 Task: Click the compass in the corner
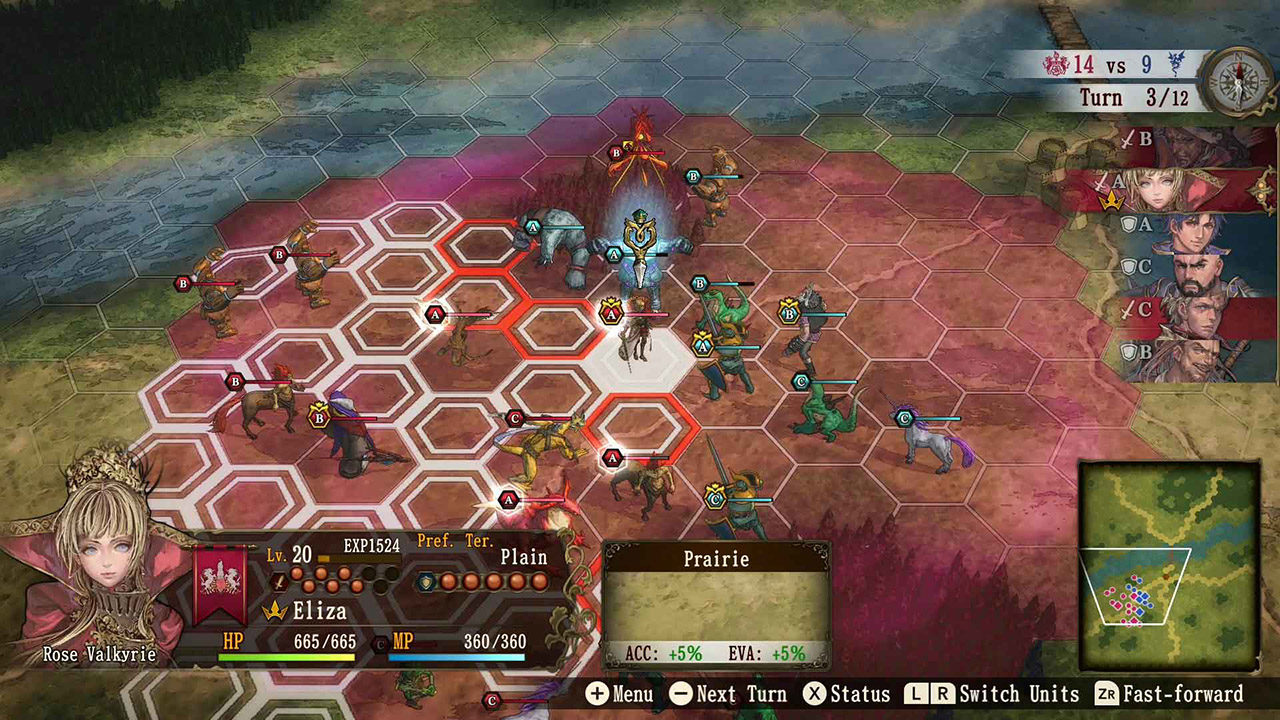[x=1236, y=81]
